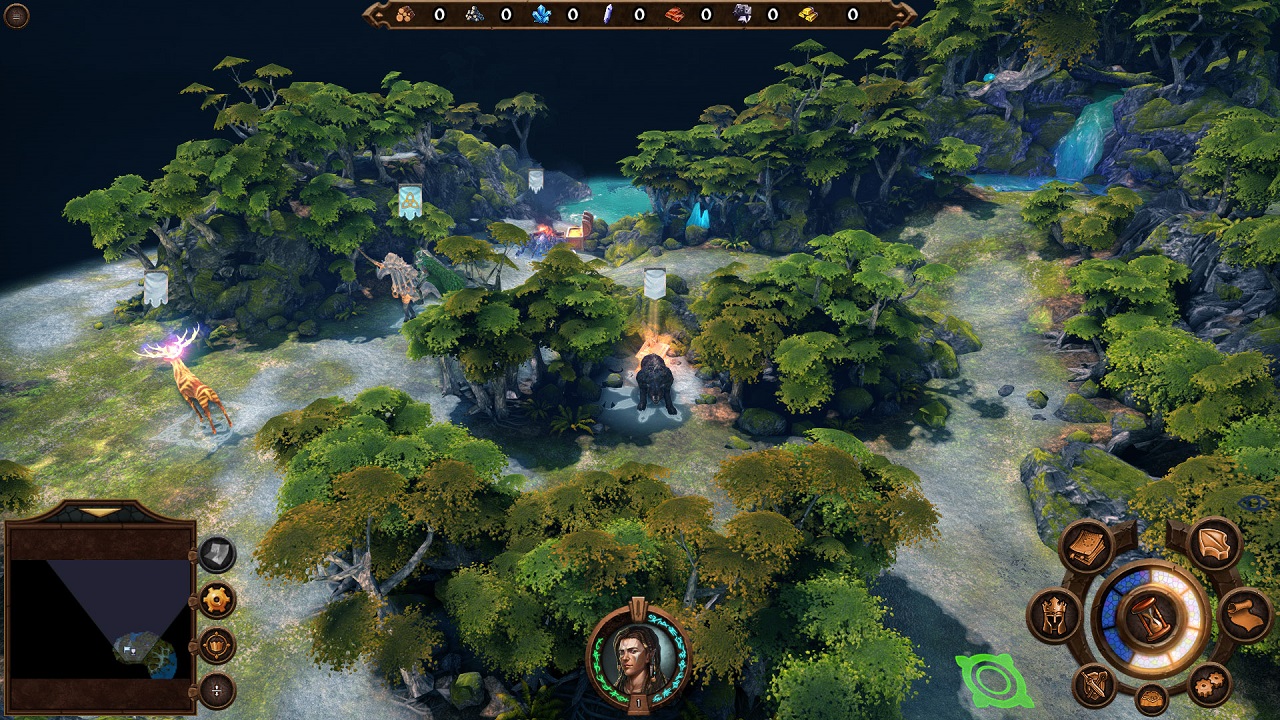The width and height of the screenshot is (1280, 720).
Task: Click the green glowing ring icon
Action: pos(992,680)
